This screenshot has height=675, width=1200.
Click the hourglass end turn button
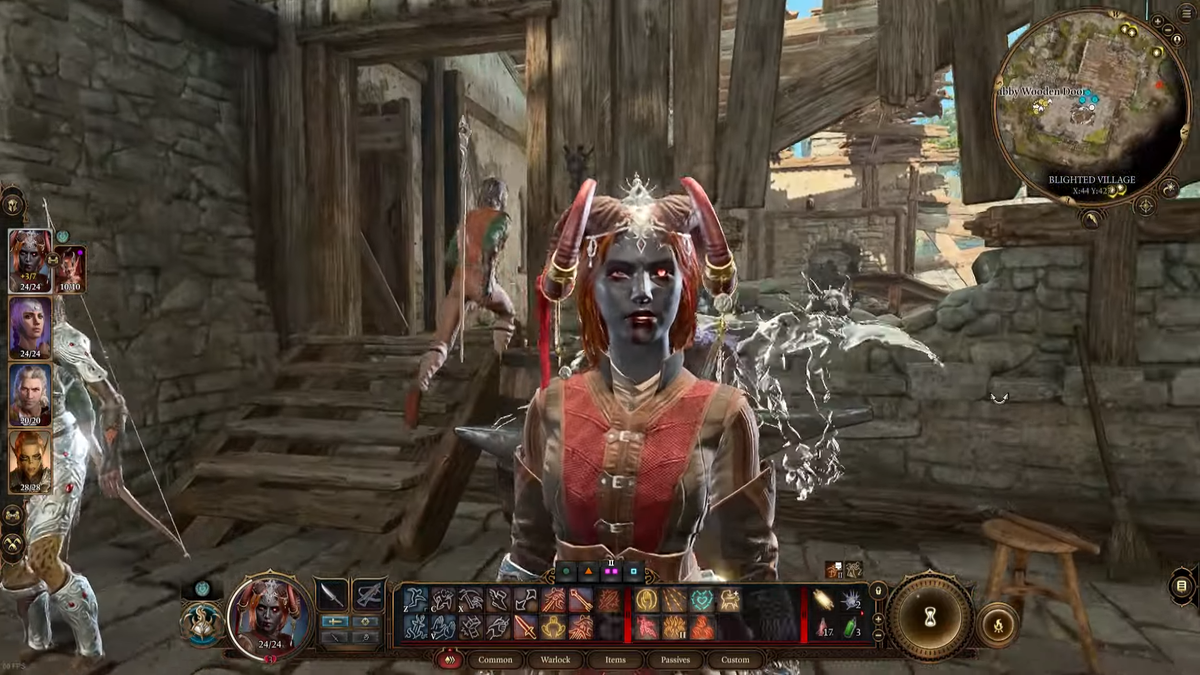point(930,618)
